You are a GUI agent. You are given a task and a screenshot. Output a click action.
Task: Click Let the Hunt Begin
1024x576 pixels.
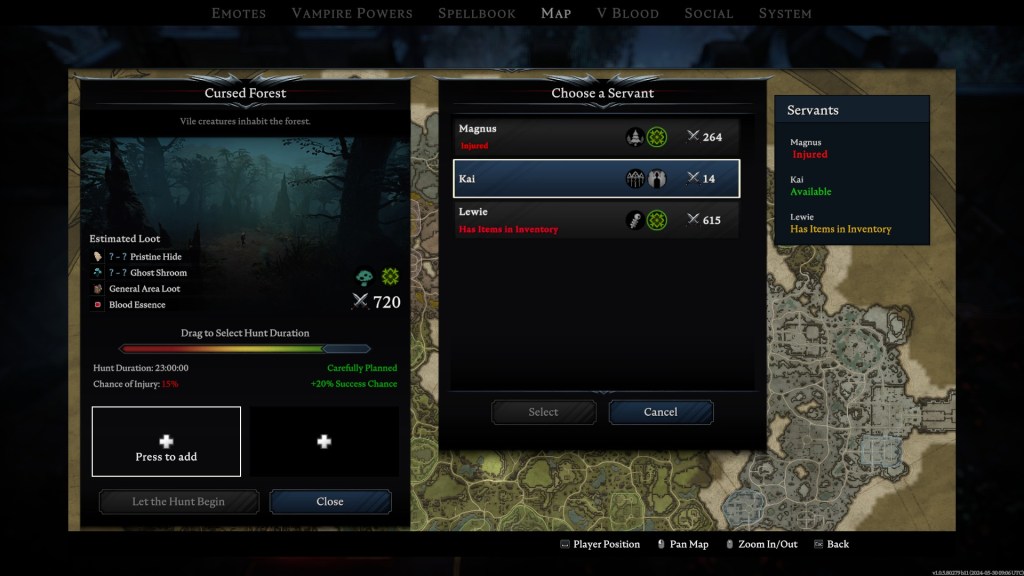pyautogui.click(x=179, y=501)
